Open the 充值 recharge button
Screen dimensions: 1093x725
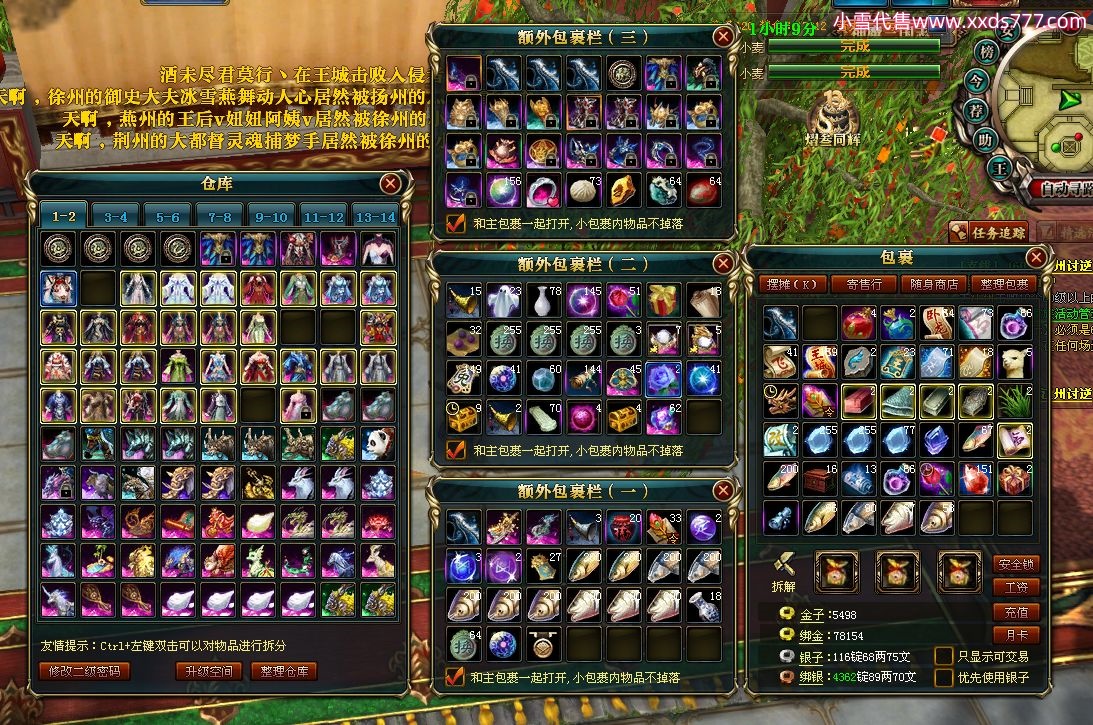click(1016, 612)
